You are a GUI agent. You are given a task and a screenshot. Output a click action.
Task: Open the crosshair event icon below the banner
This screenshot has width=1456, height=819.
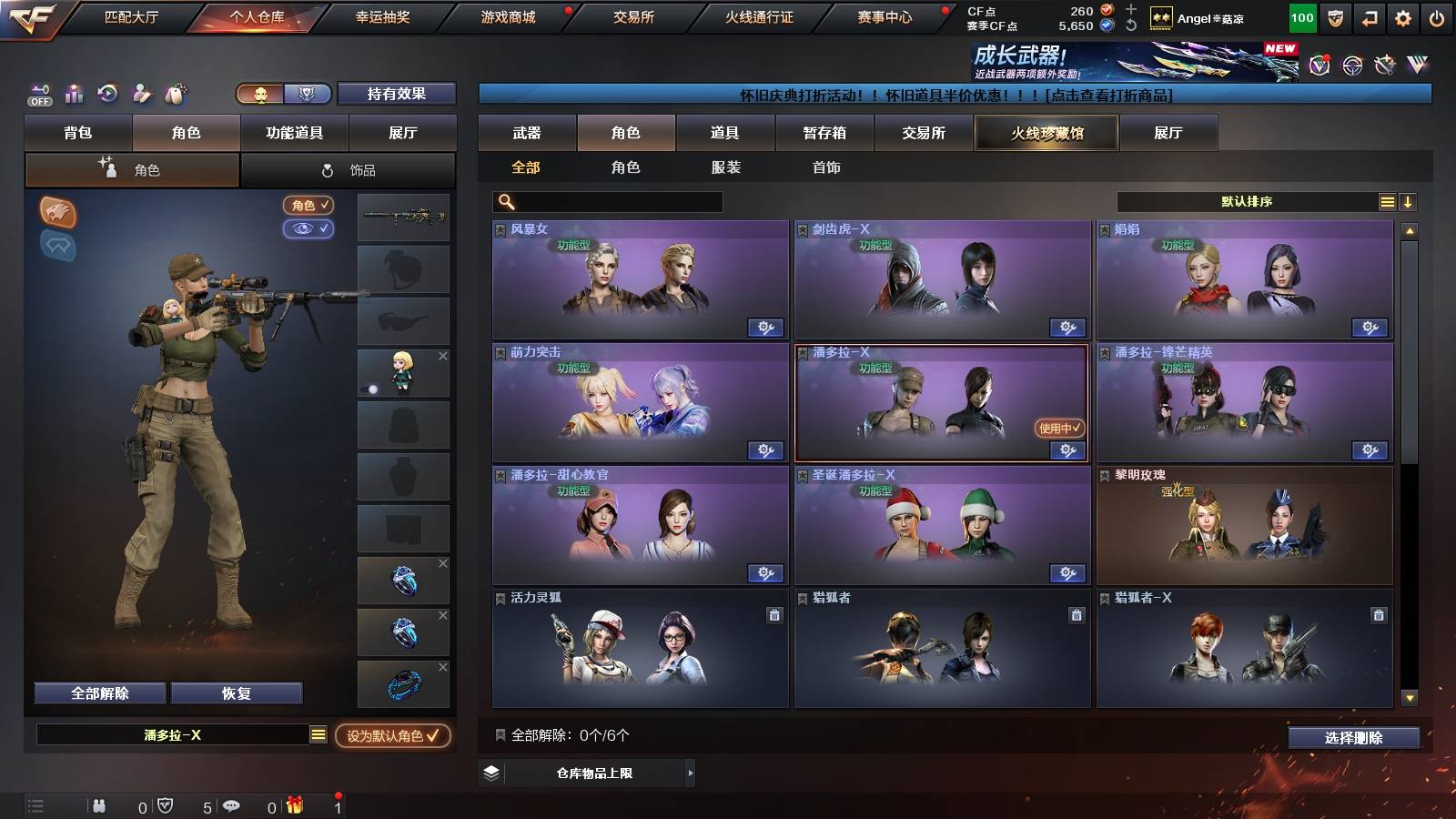point(1350,66)
